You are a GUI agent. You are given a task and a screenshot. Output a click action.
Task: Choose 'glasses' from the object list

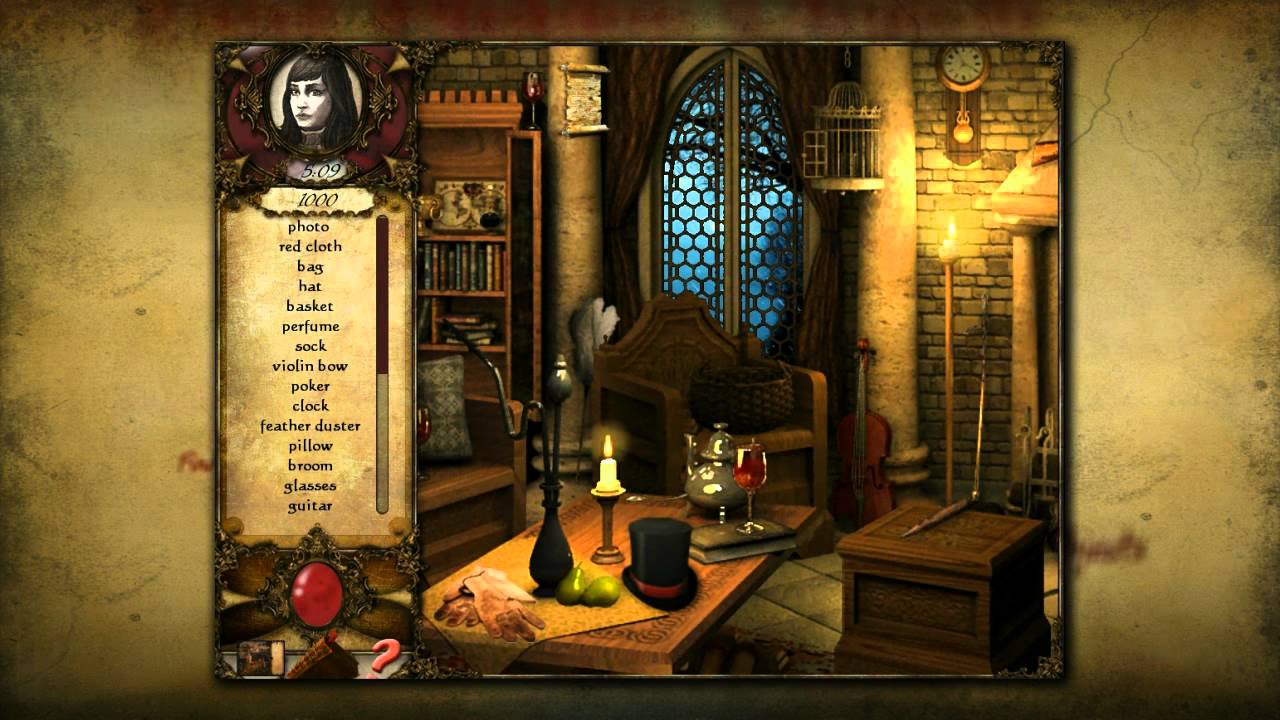click(x=310, y=486)
